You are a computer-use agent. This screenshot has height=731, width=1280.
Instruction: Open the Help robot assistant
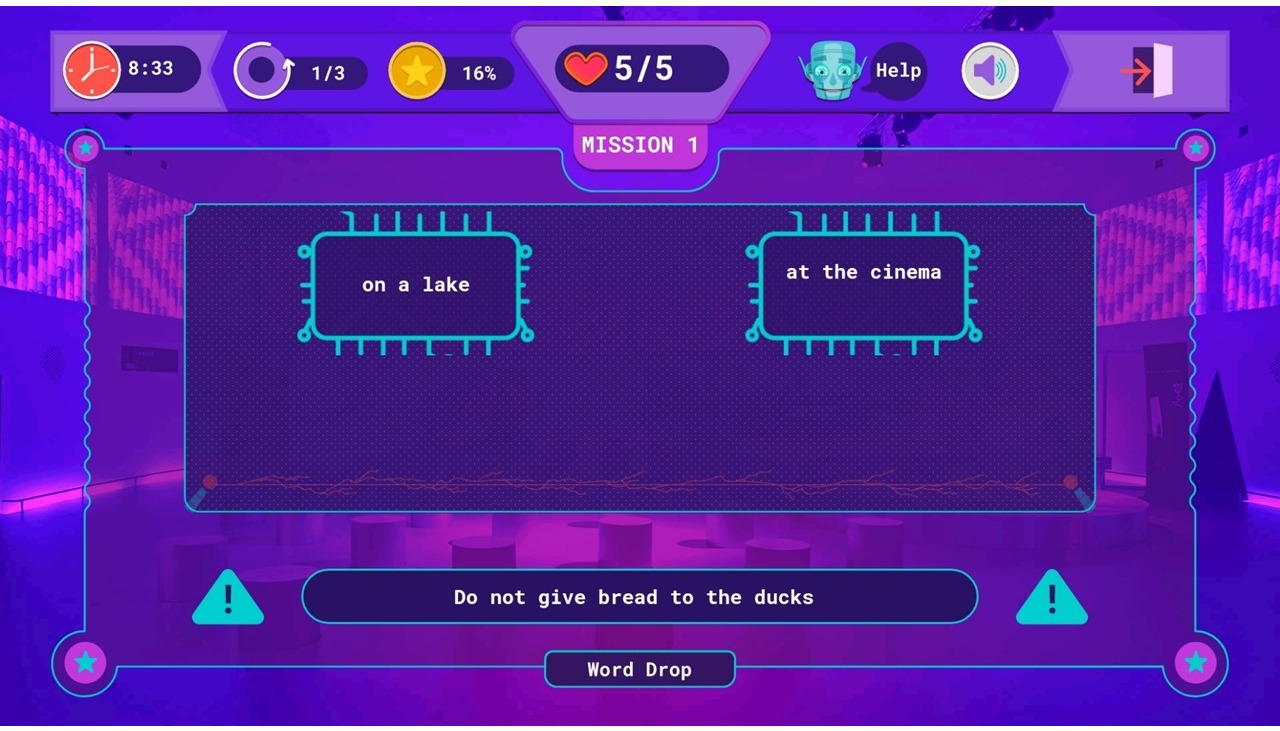tap(866, 71)
